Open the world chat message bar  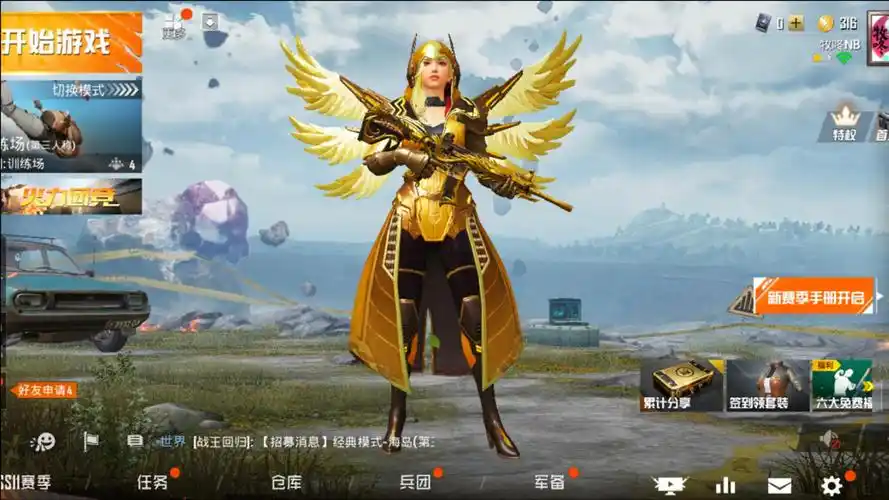tap(300, 441)
